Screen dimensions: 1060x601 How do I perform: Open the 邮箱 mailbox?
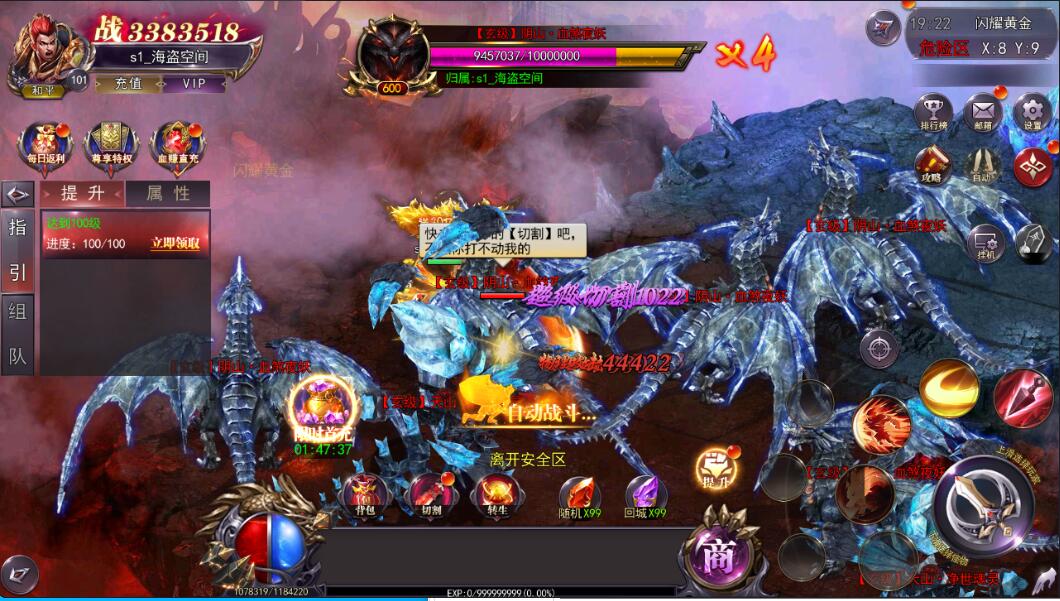tap(983, 111)
